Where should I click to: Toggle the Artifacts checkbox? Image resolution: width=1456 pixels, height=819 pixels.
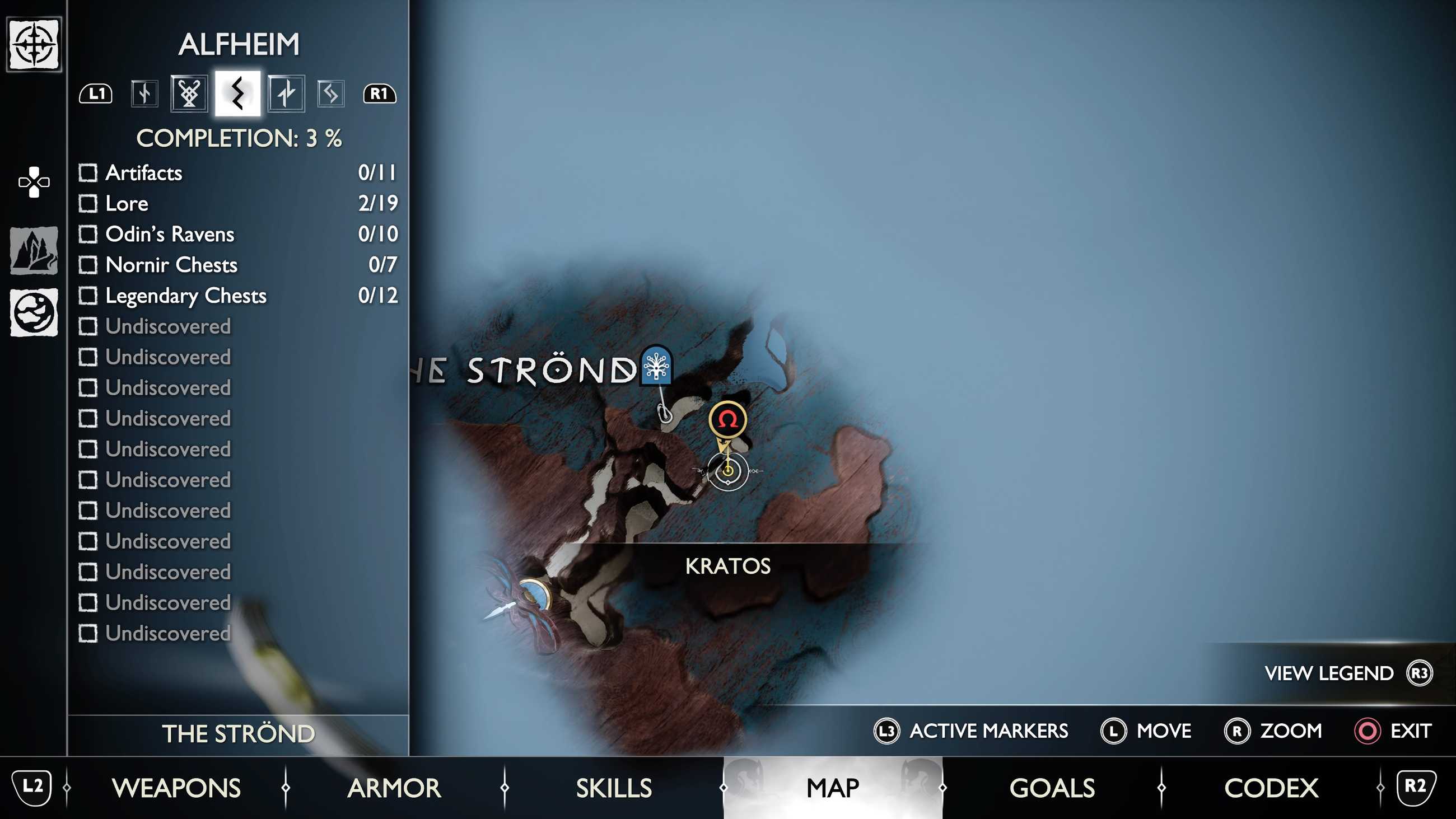(88, 173)
